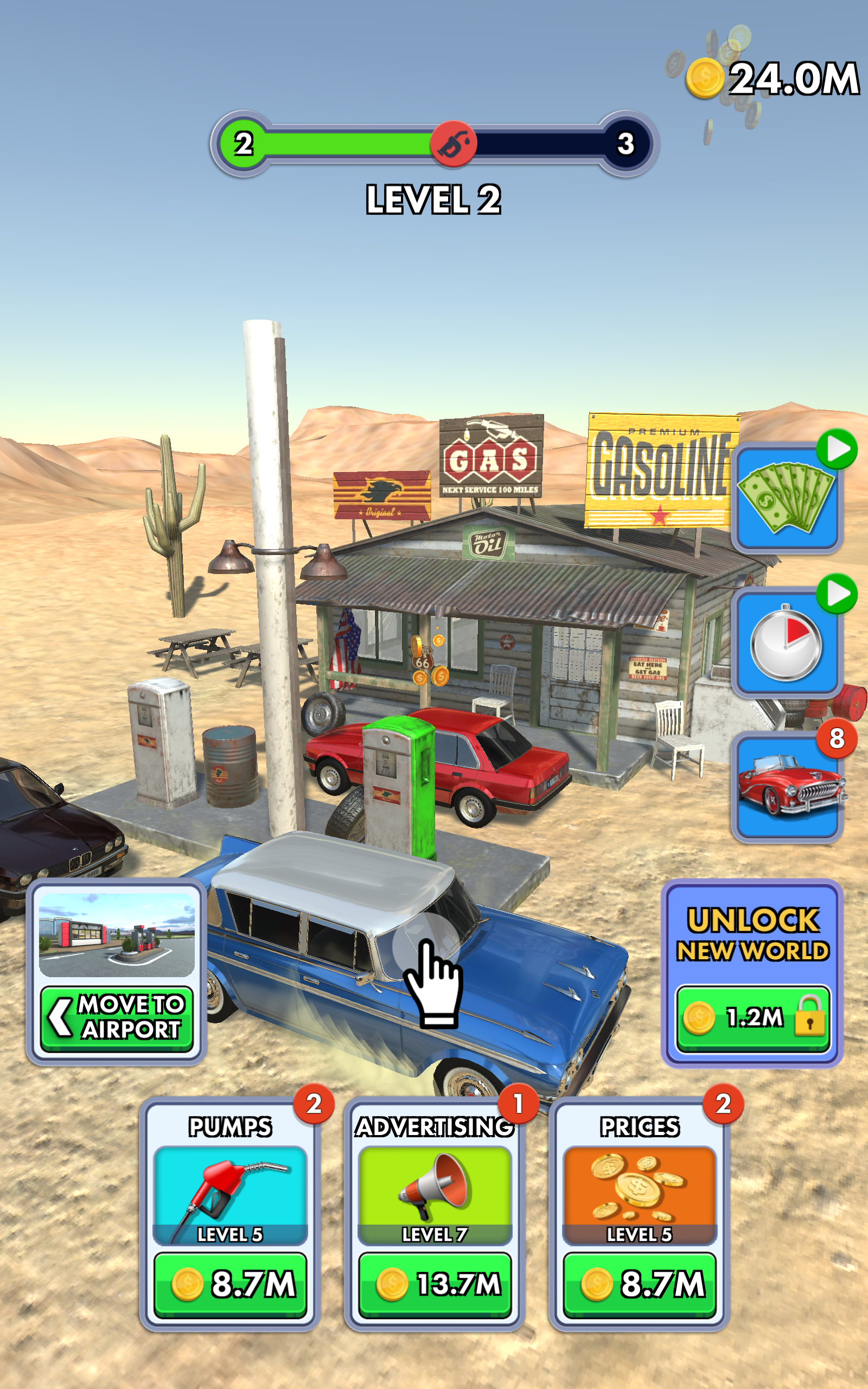
Task: Upgrade Prices for 8.7M coins
Action: 640,1284
